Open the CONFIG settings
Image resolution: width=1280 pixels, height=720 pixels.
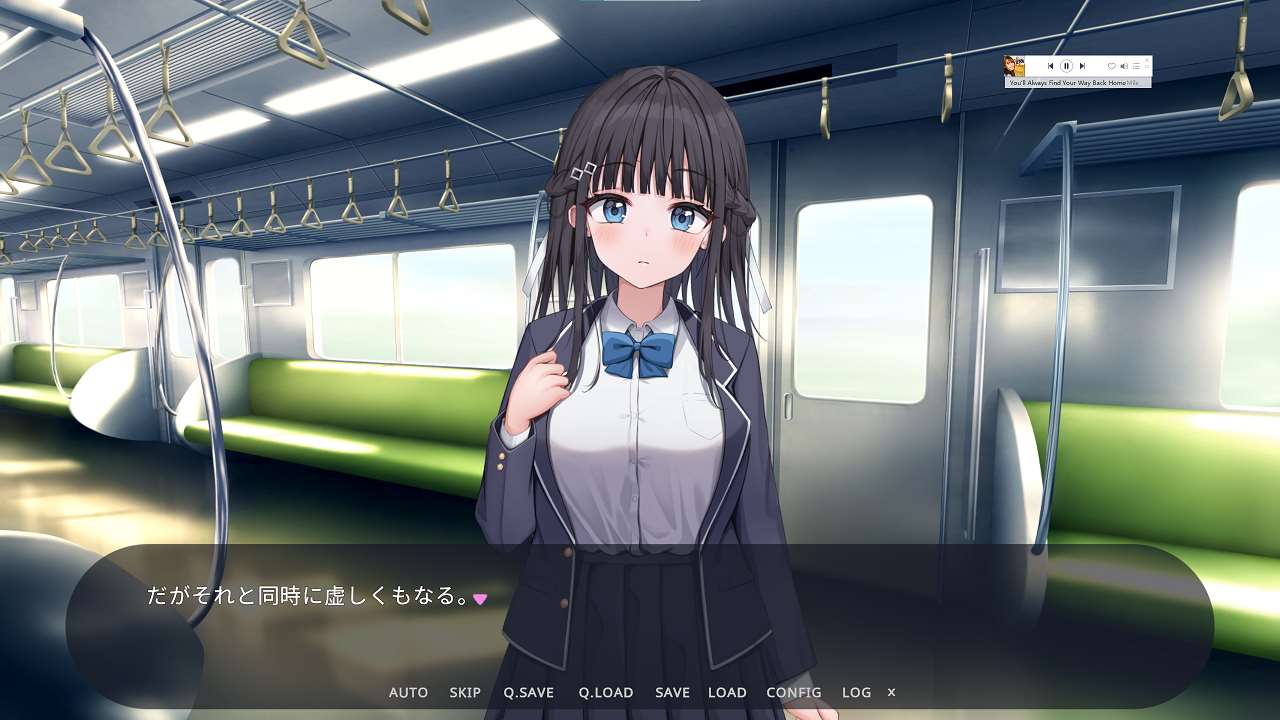(794, 692)
